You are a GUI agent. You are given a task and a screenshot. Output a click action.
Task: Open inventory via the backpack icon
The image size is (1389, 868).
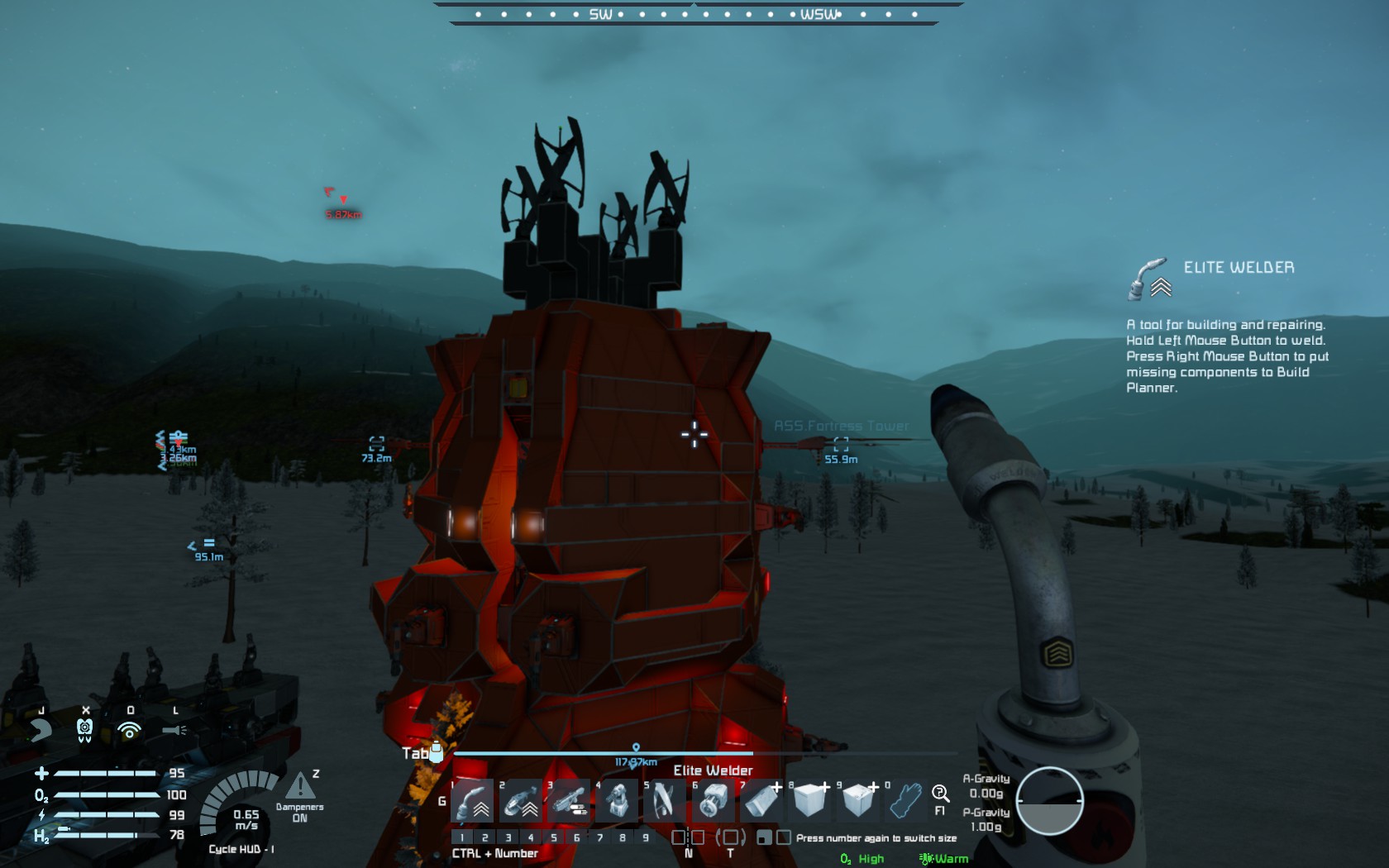pyautogui.click(x=436, y=751)
